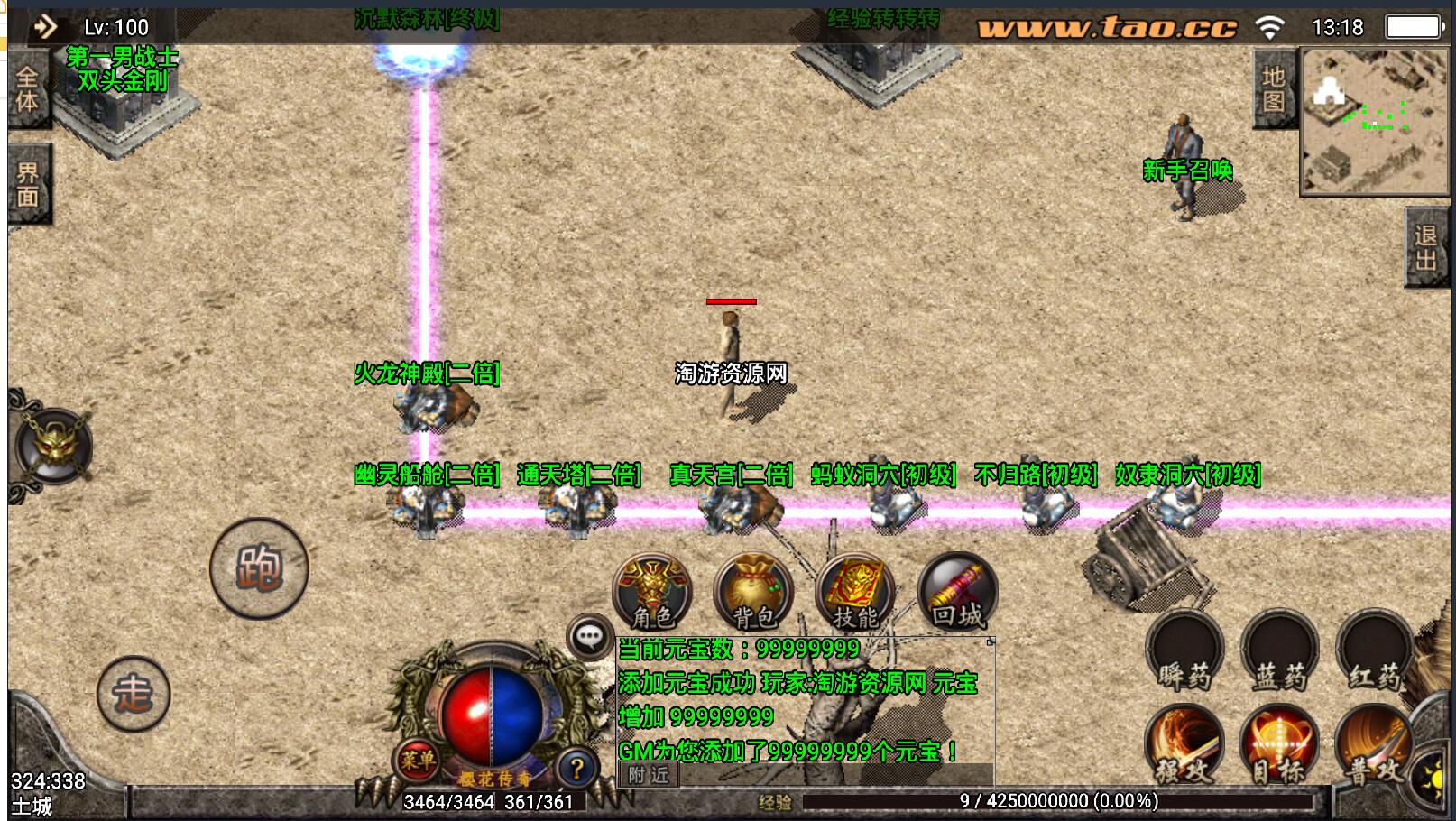
Task: Toggle the 界面 interface tab
Action: coord(28,184)
